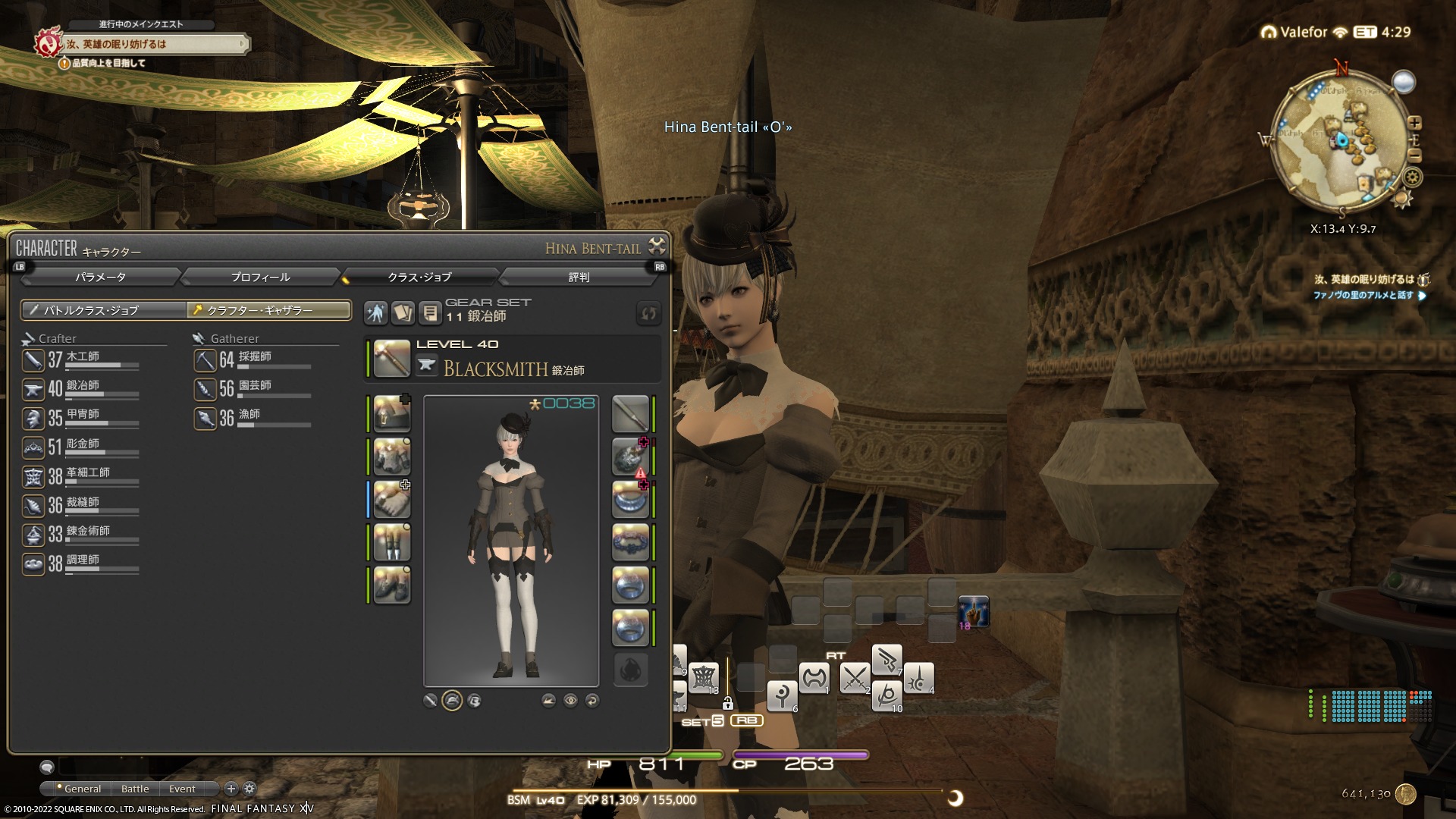The image size is (1456, 819).
Task: Pick the 採掘師 level 64 gatherer
Action: 253,359
